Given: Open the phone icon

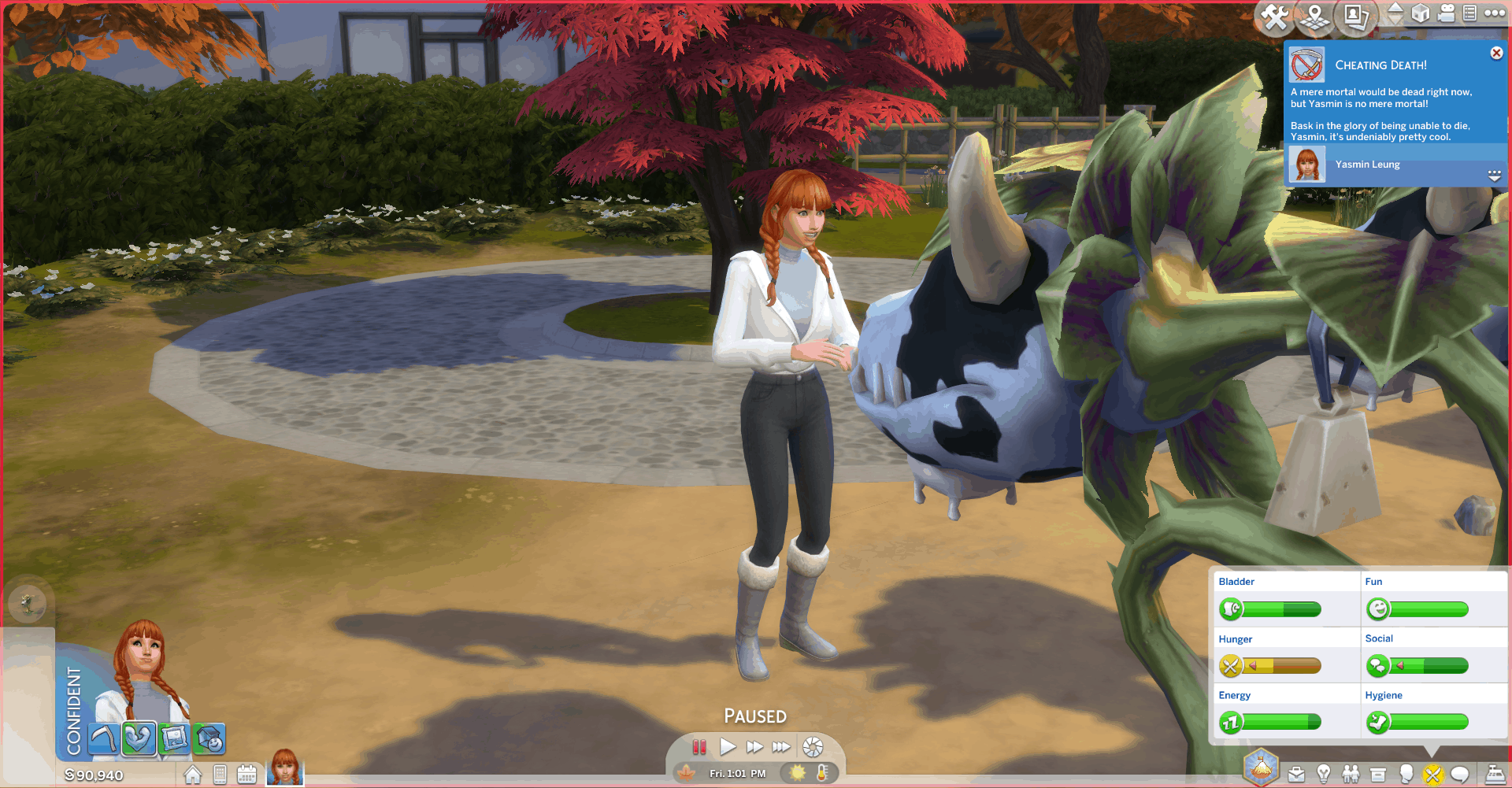Looking at the screenshot, I should click(220, 775).
